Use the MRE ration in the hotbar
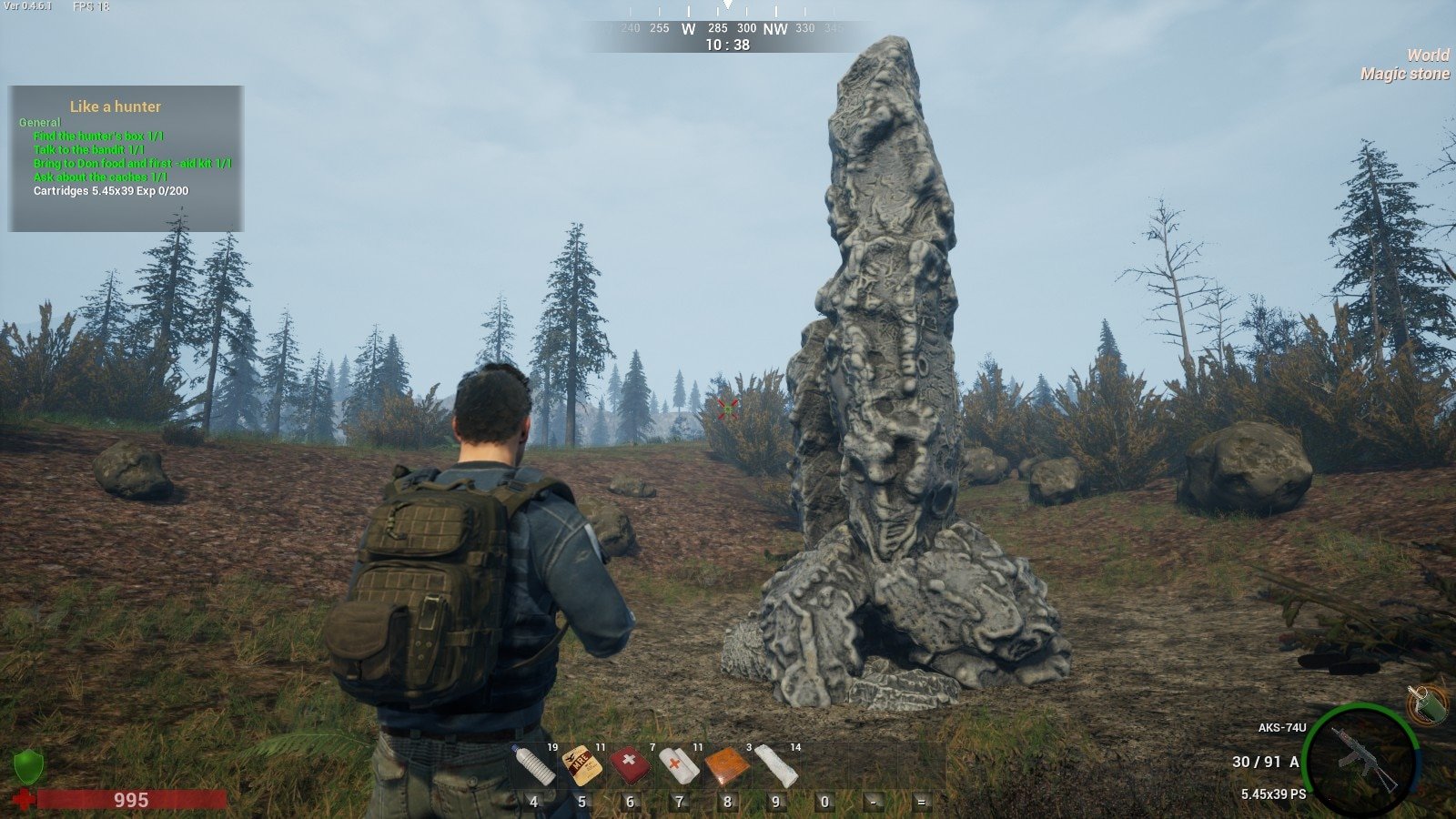This screenshot has width=1456, height=819. pos(581,765)
